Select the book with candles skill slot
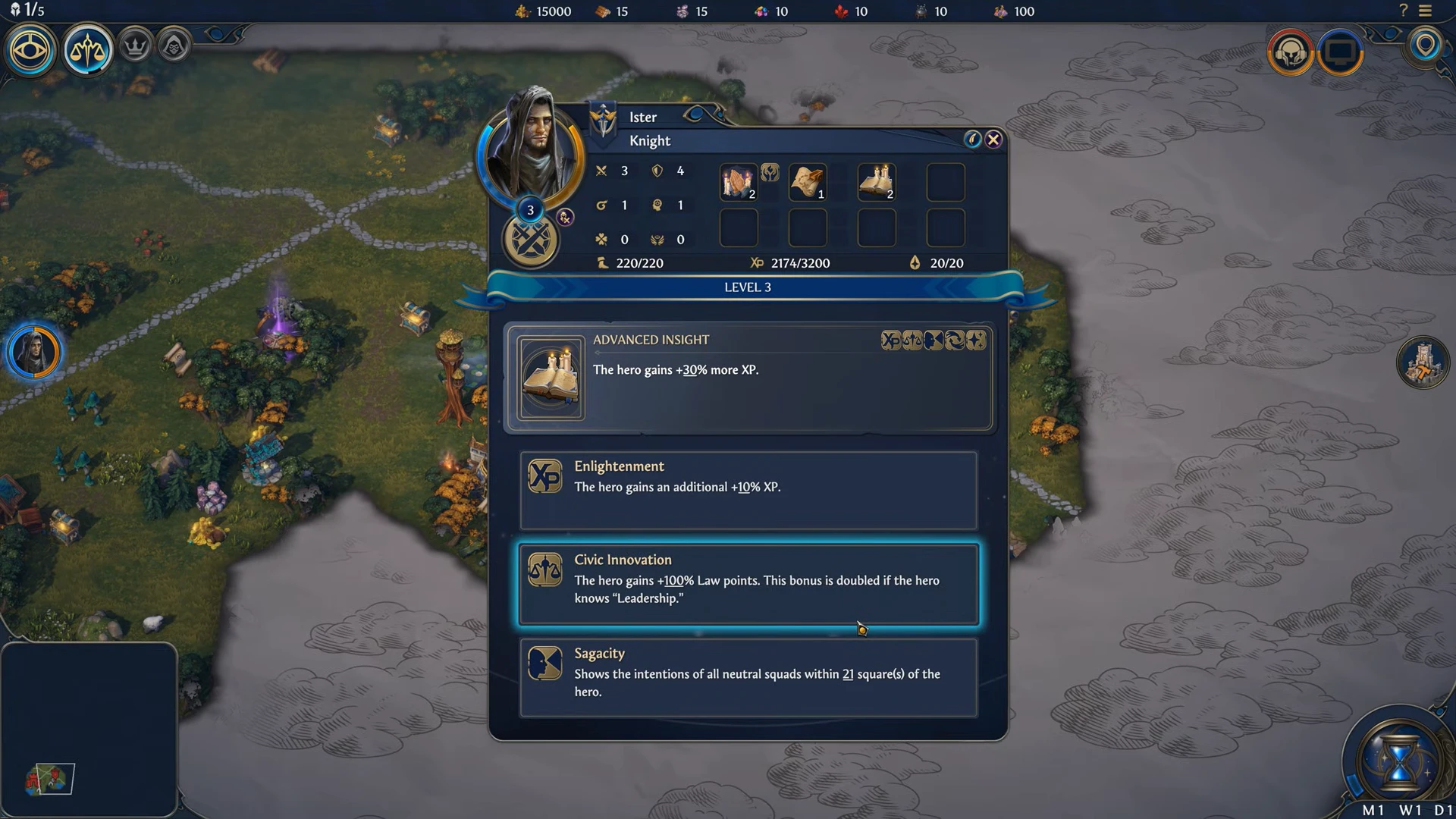The image size is (1456, 819). (x=877, y=182)
